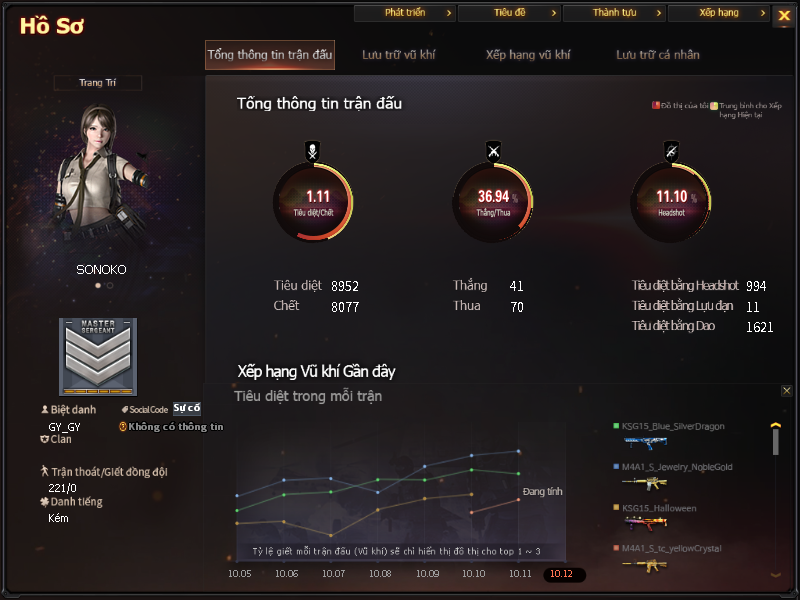The image size is (800, 600).
Task: Open the Tiêu đề menu
Action: pyautogui.click(x=509, y=13)
